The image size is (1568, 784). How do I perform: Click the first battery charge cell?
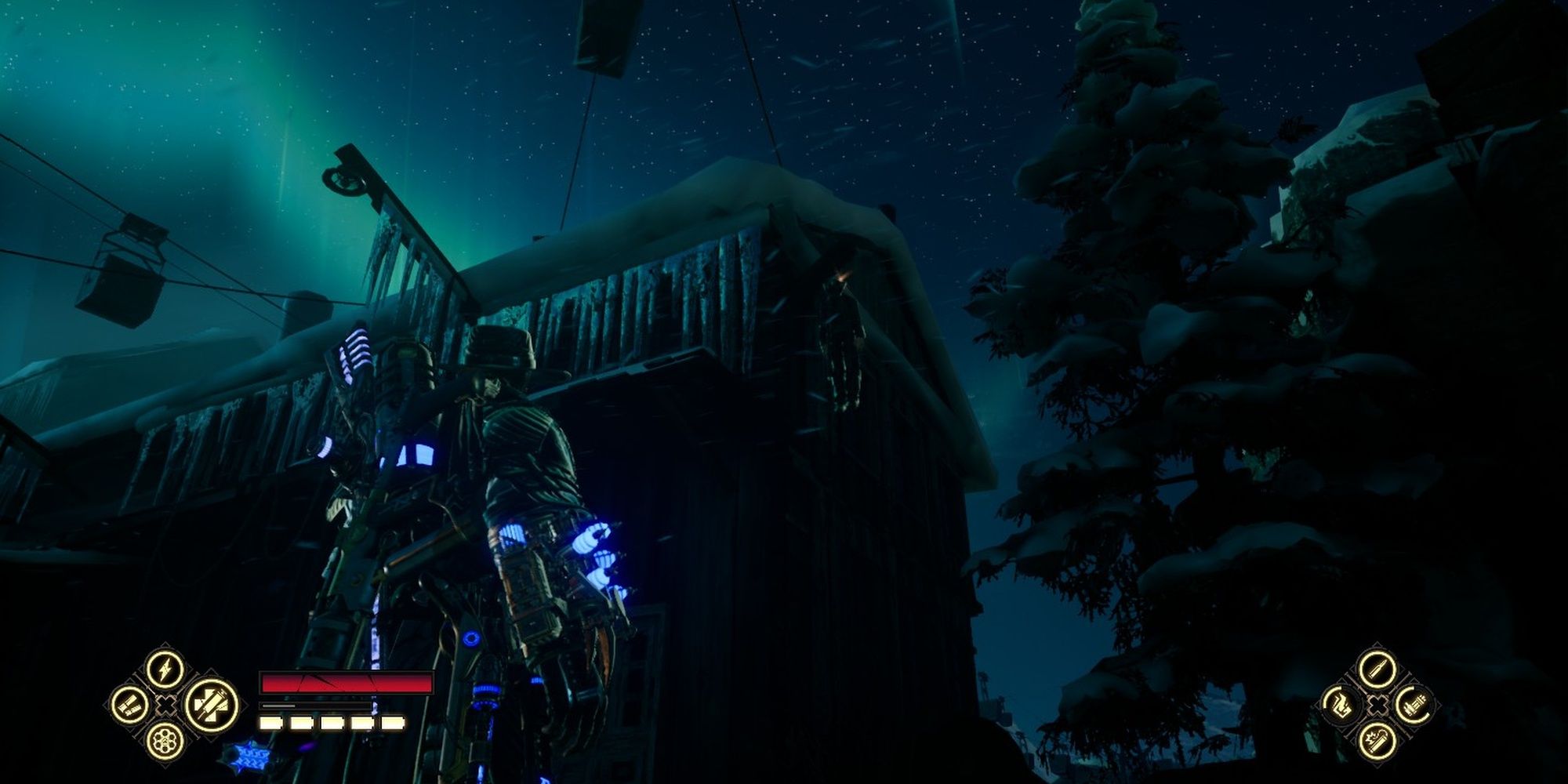(270, 722)
